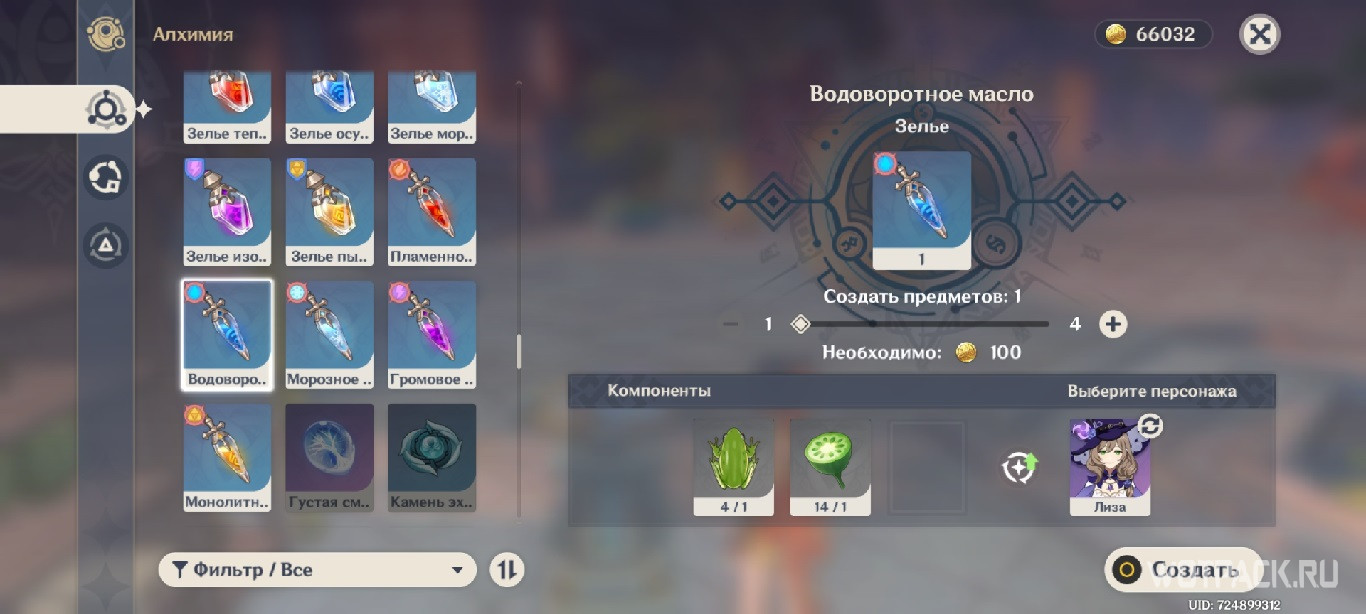Toggle the sort order arrows button
This screenshot has height=614, width=1366.
pos(507,570)
